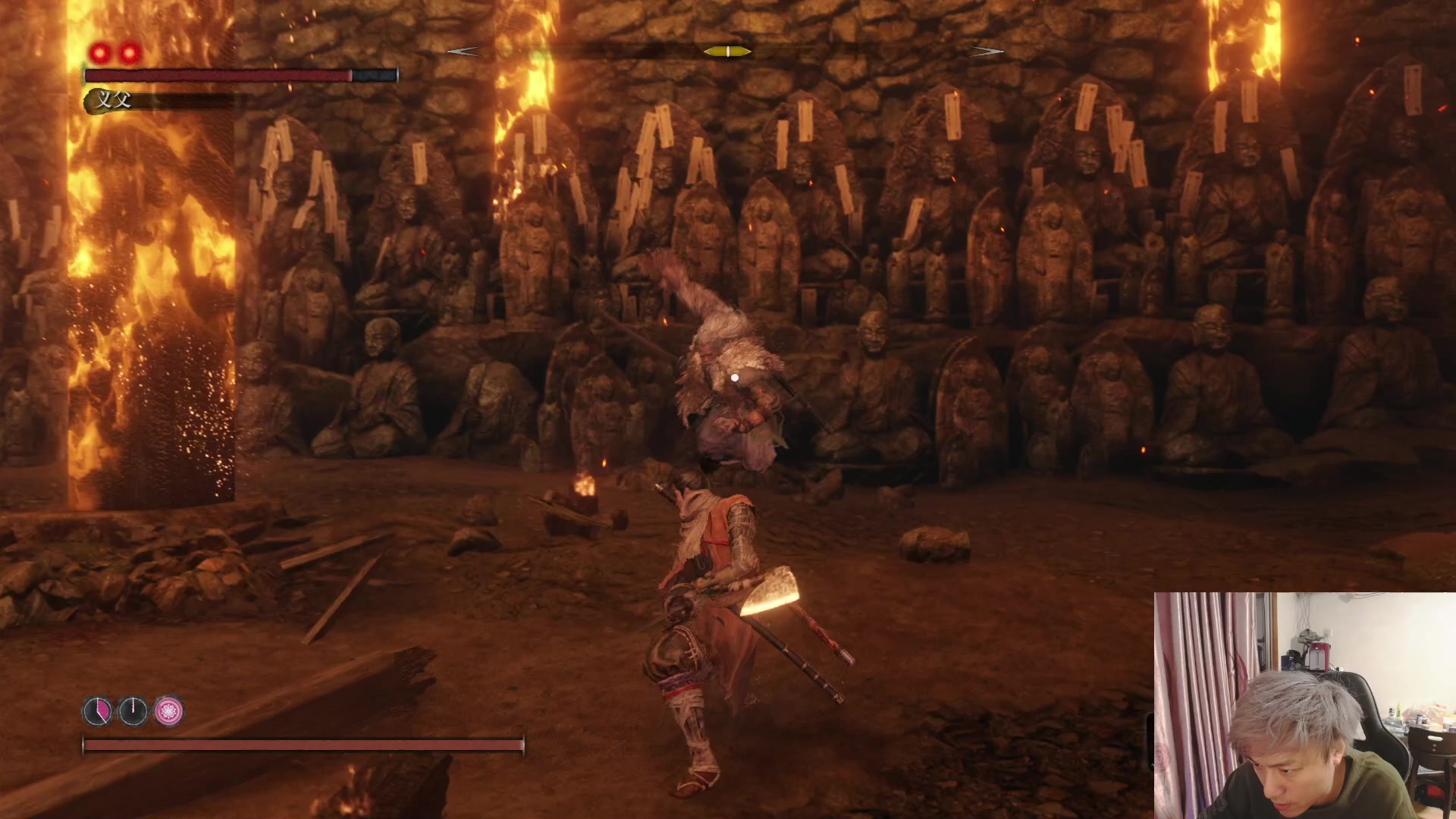Click the empty resurrection node icon
The image size is (1456, 819).
[x=133, y=711]
